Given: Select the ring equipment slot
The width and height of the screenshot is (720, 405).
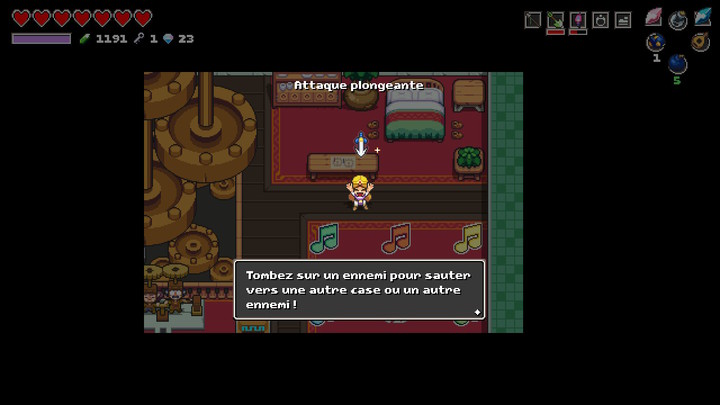Looking at the screenshot, I should tap(601, 19).
